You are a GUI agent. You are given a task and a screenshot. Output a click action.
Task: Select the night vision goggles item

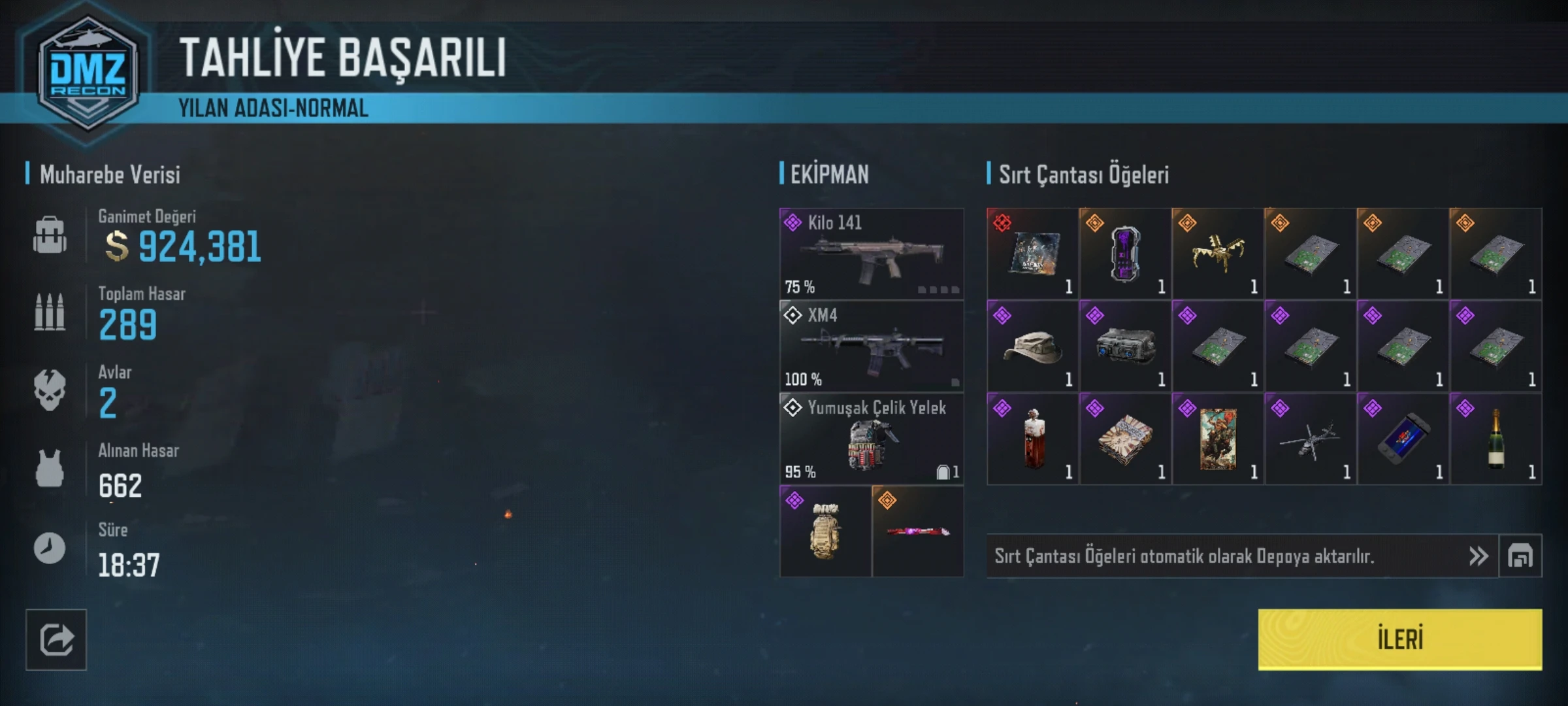[x=1125, y=346]
